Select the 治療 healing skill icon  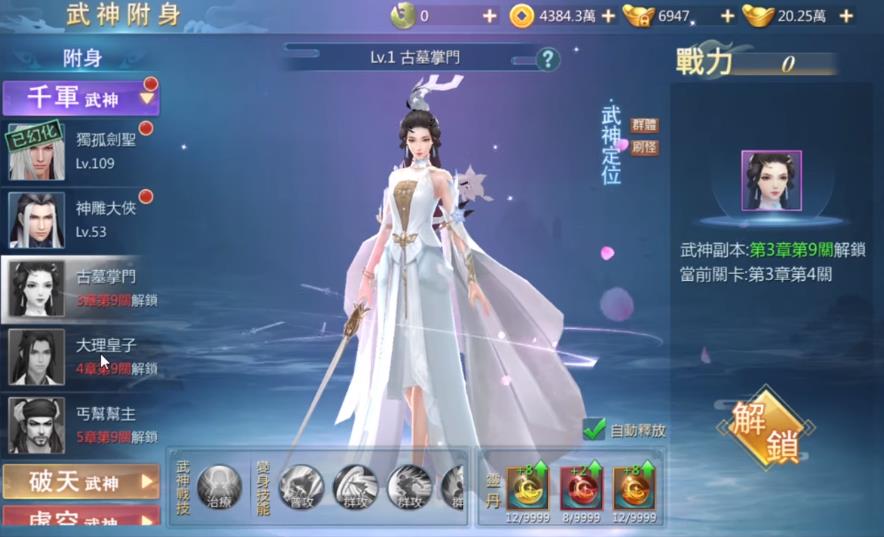pos(219,486)
